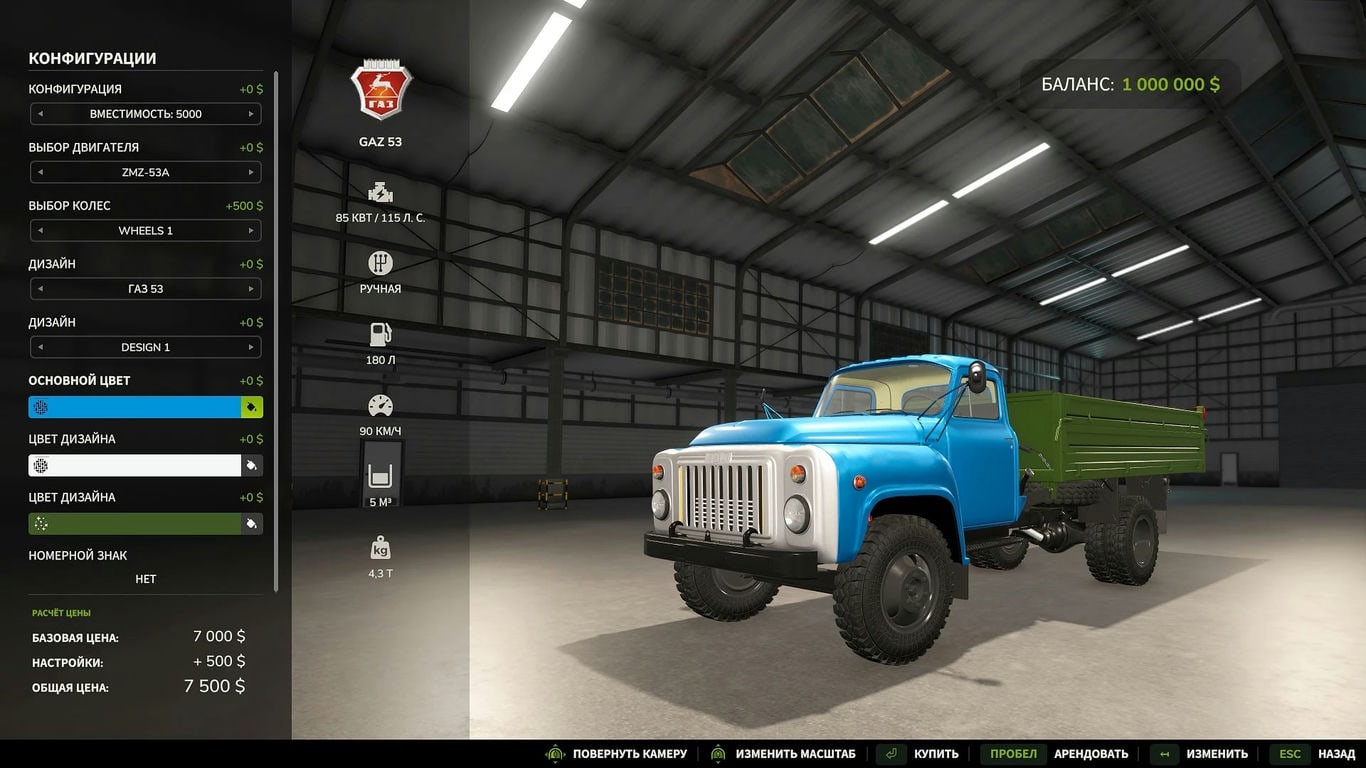This screenshot has height=768, width=1366.
Task: Click the АРЕНДОВАТЬ rent option
Action: (x=1089, y=754)
